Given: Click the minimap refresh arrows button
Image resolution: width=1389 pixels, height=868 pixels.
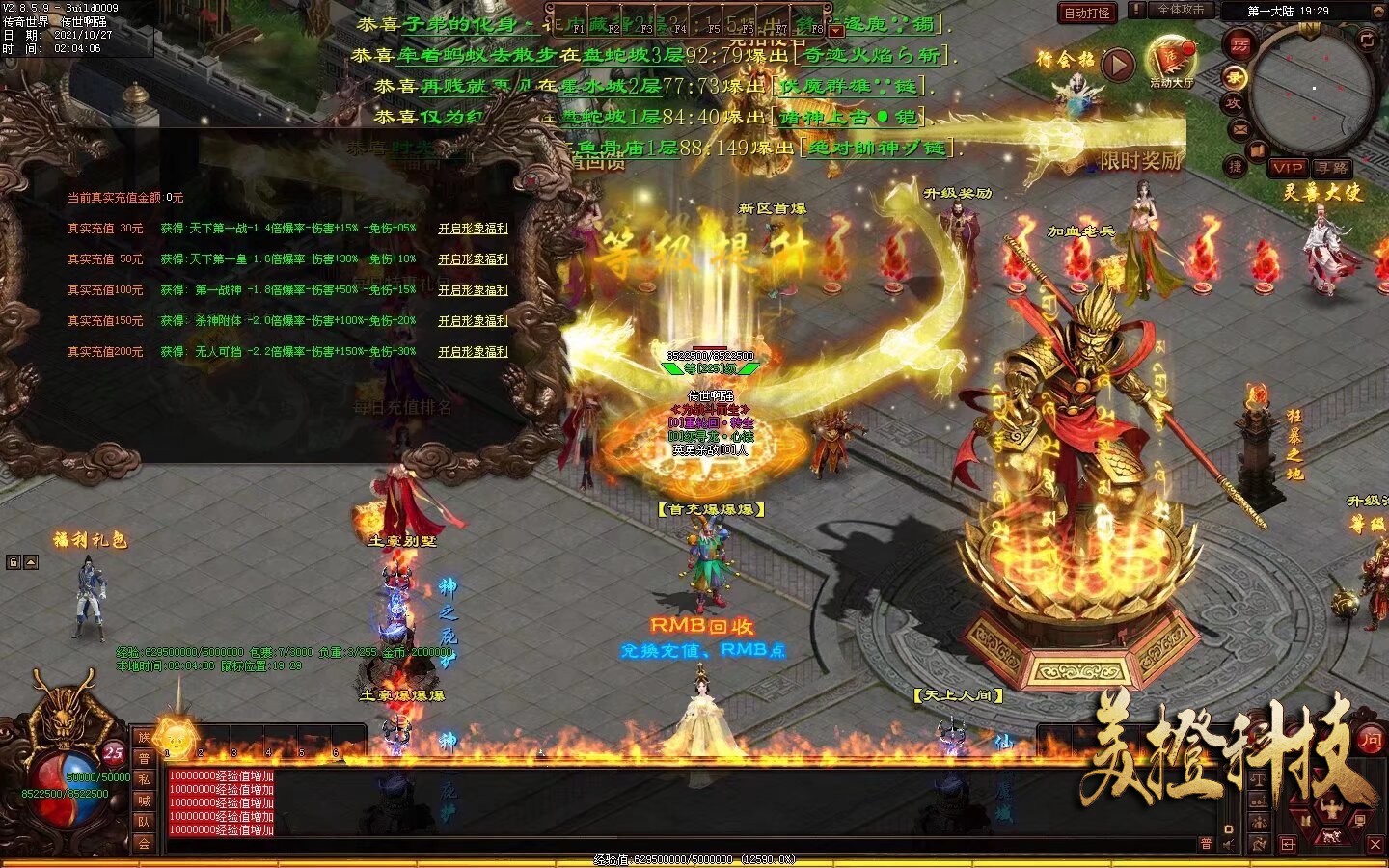Looking at the screenshot, I should pyautogui.click(x=1366, y=40).
